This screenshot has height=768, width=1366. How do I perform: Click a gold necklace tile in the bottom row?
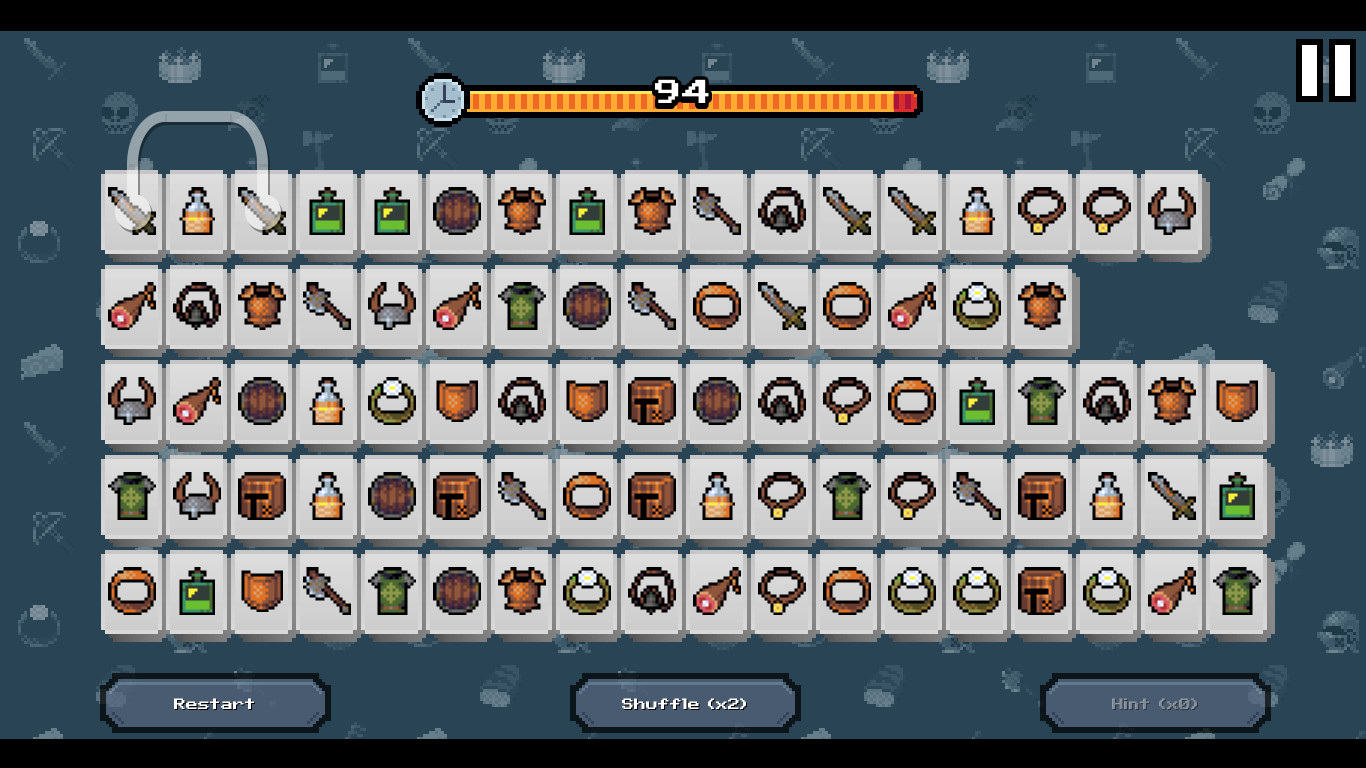781,592
